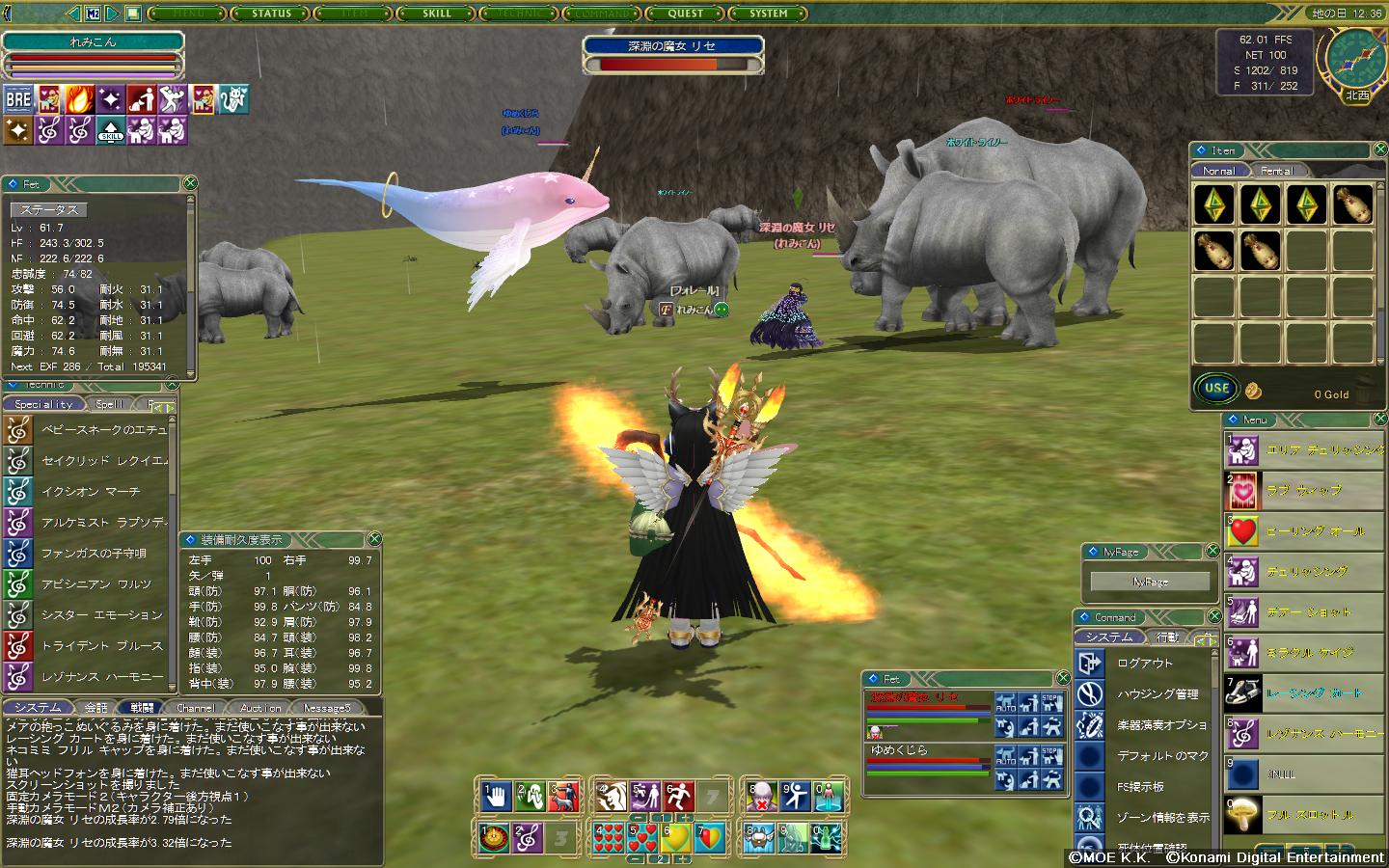Open the 会話 chat tab
Screen dimensions: 1389x868
[x=96, y=708]
